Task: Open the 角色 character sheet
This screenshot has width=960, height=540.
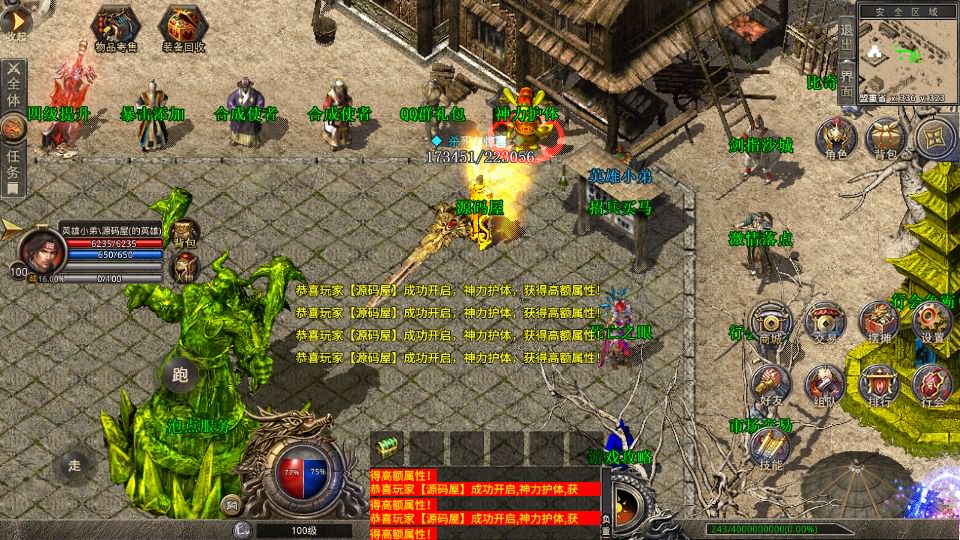Action: pyautogui.click(x=835, y=138)
